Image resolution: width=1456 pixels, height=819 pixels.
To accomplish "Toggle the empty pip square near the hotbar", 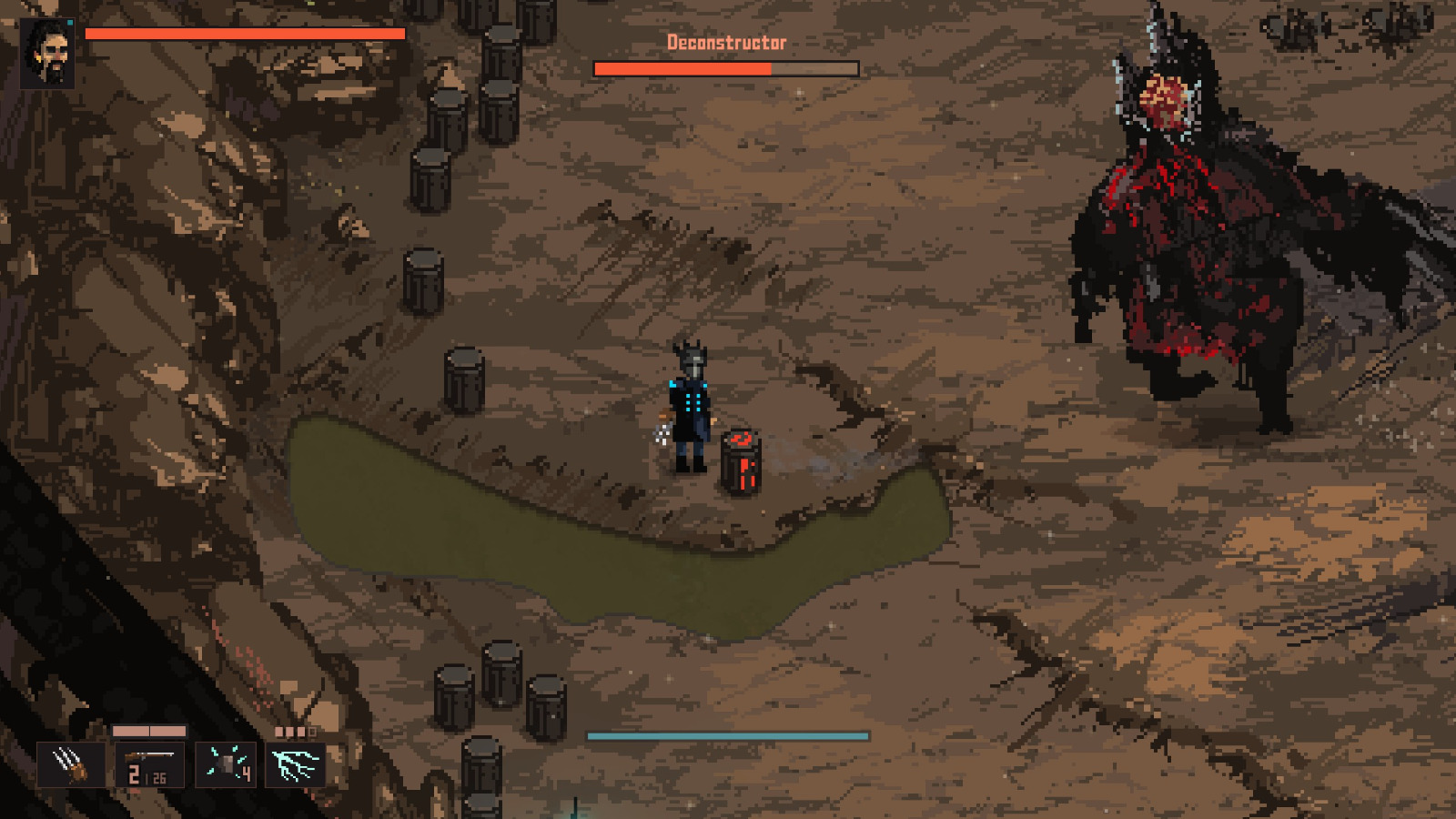I will (313, 731).
